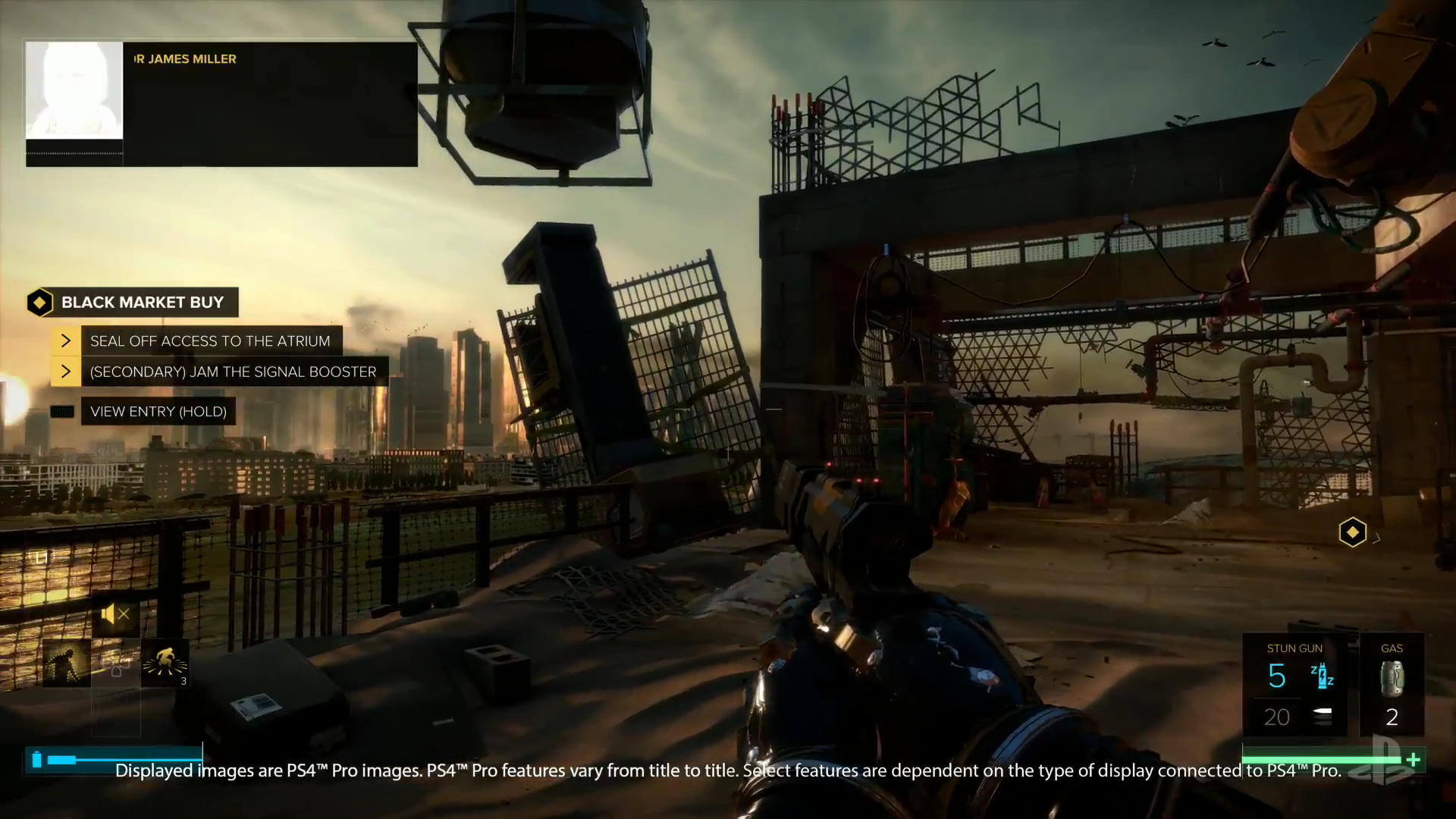Select the Gas grenade slot
This screenshot has width=1456, height=819.
point(1392,685)
